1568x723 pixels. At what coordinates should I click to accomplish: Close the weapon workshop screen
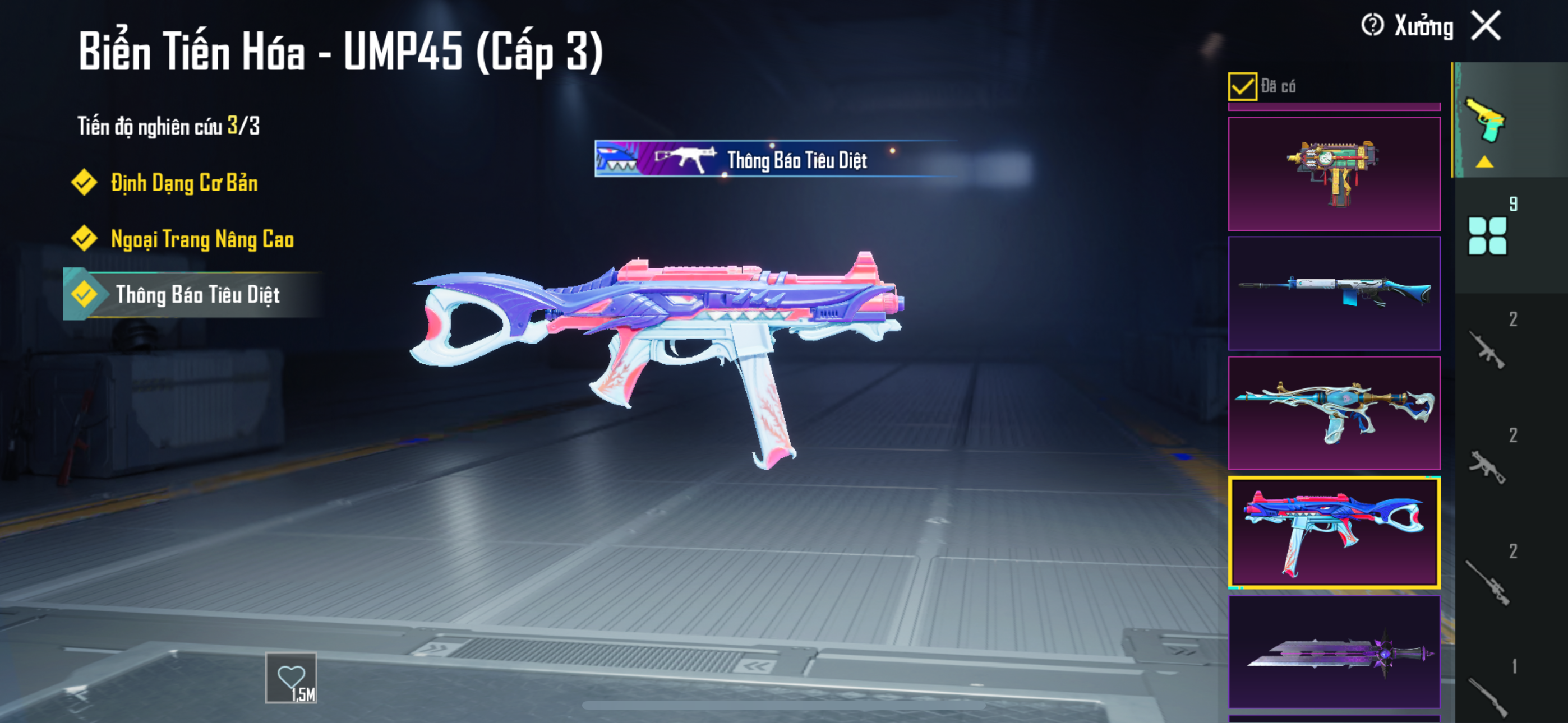click(x=1485, y=26)
